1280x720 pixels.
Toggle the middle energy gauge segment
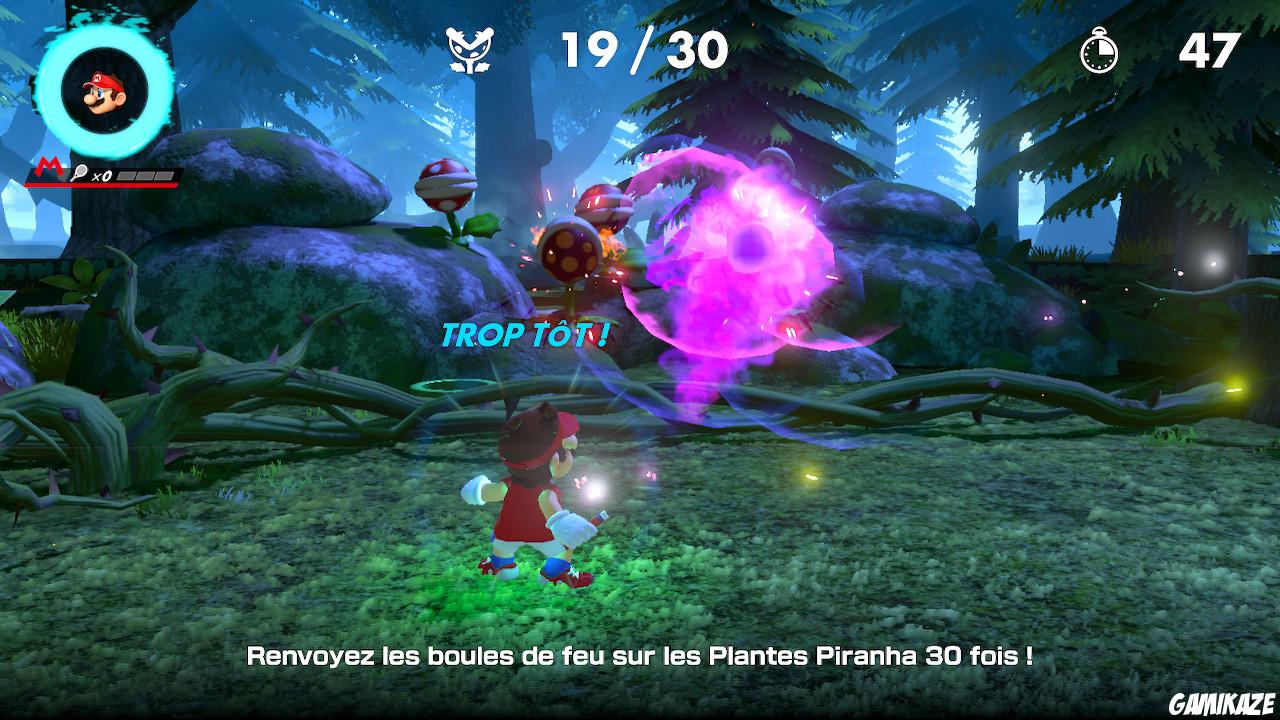(x=146, y=174)
